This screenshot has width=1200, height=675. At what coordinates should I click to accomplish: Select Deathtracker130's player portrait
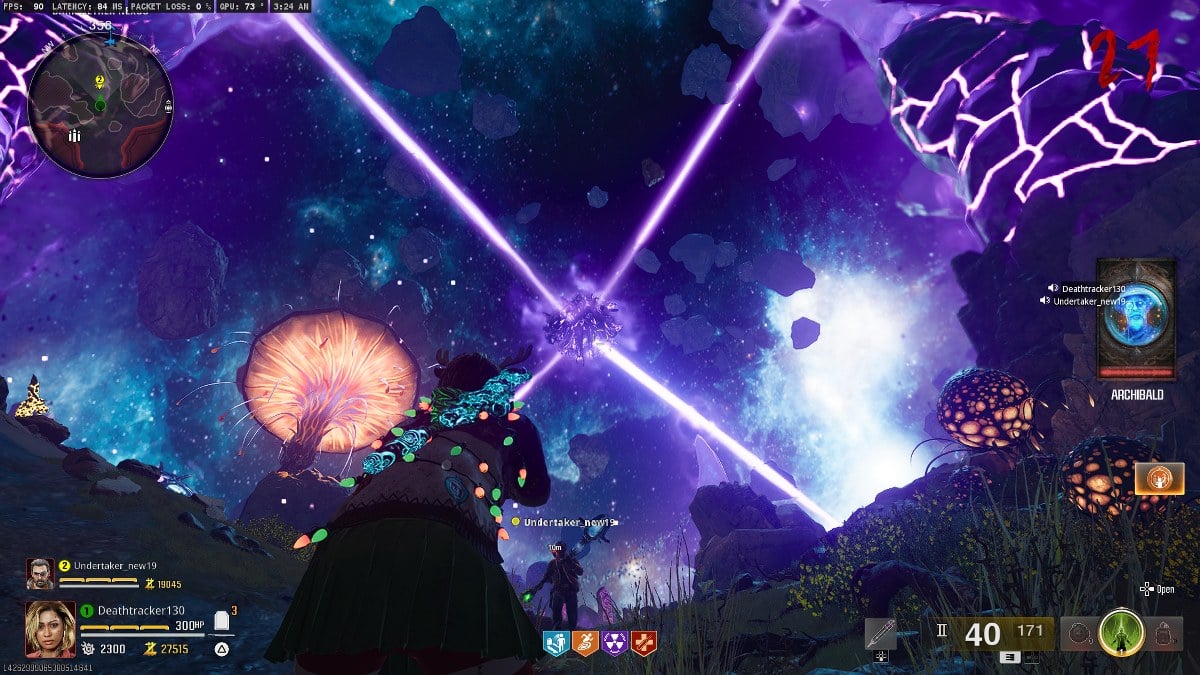coord(50,627)
